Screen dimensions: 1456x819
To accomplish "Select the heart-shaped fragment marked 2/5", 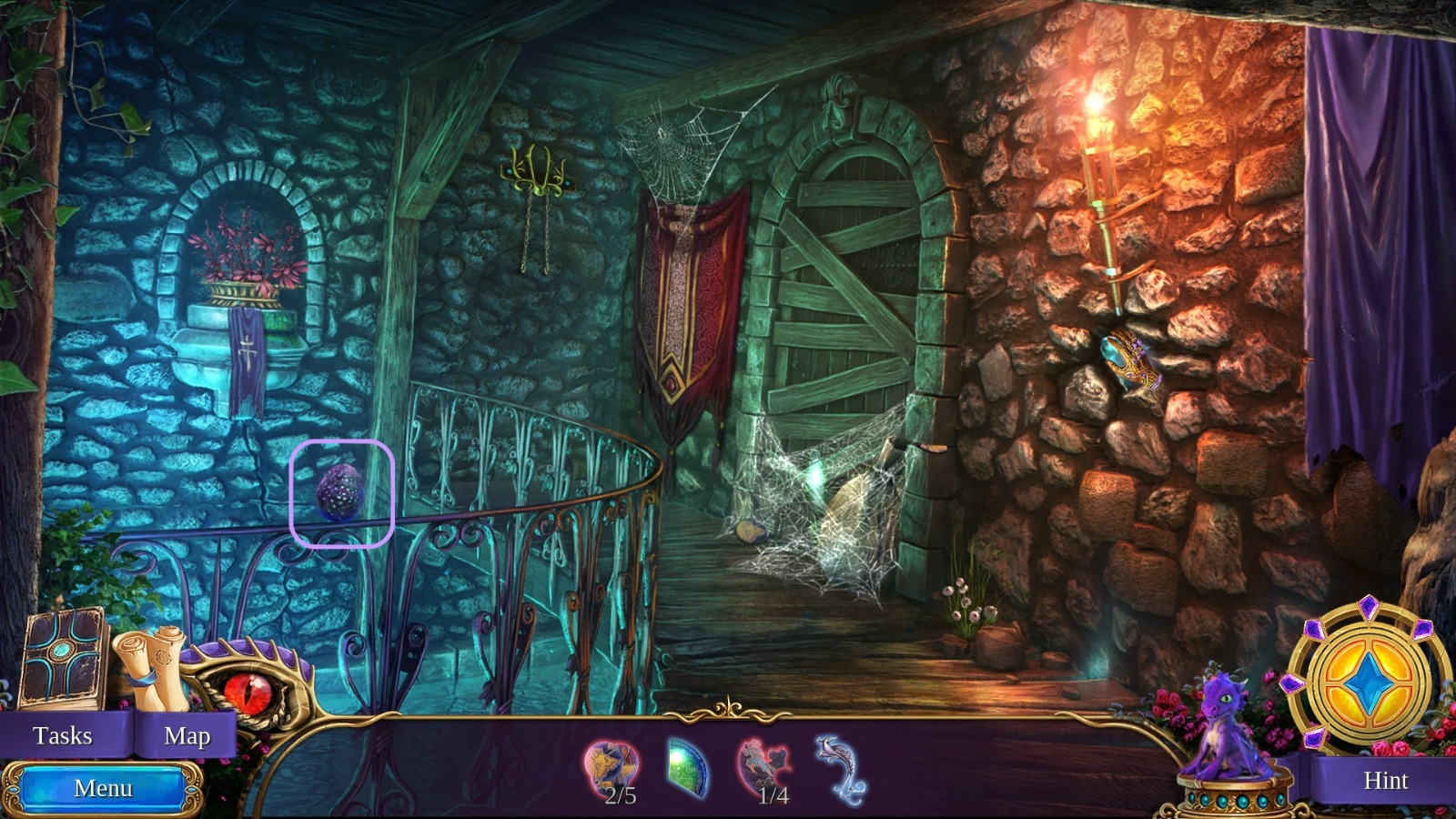I will click(x=612, y=770).
